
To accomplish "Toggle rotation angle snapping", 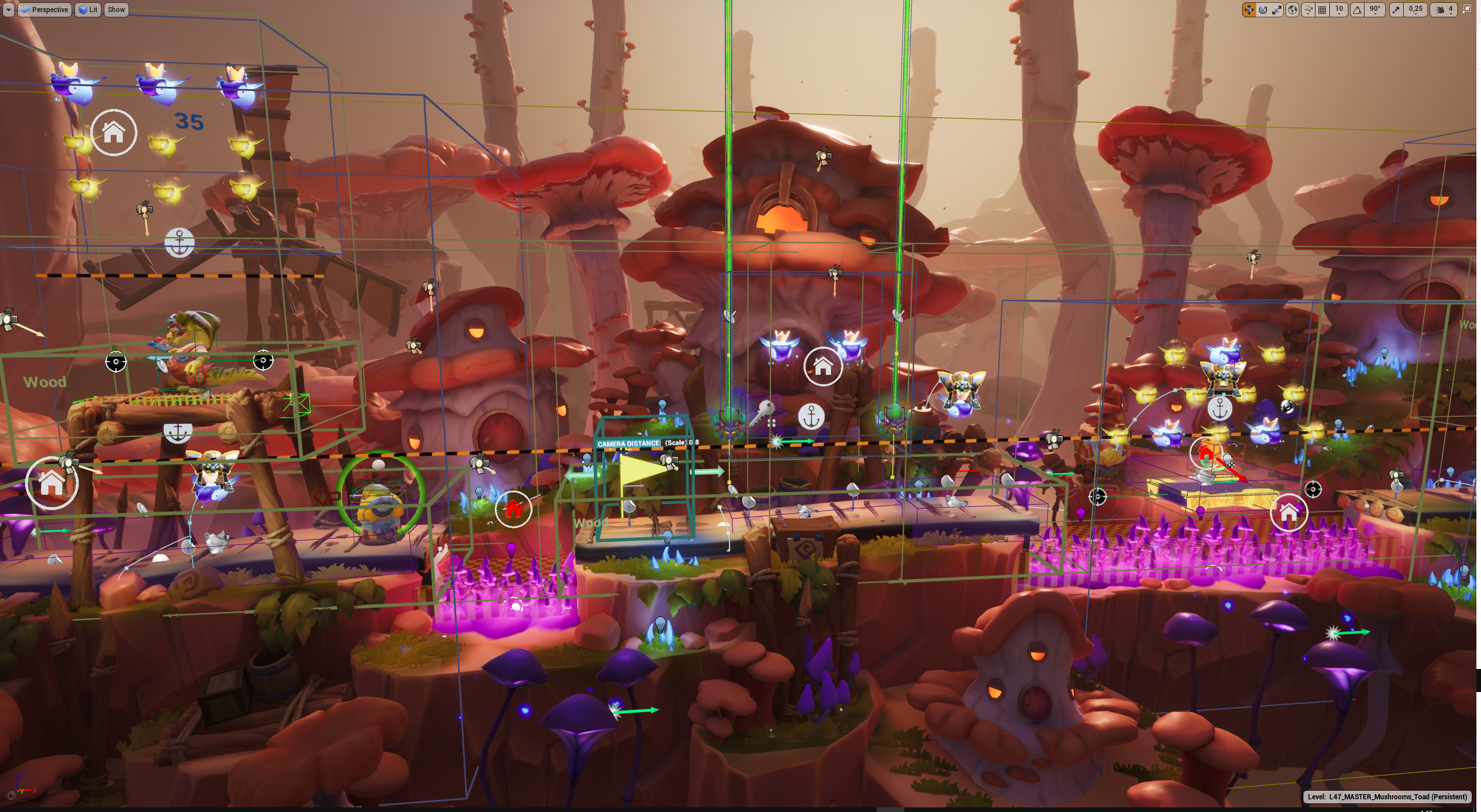I will tap(1357, 10).
